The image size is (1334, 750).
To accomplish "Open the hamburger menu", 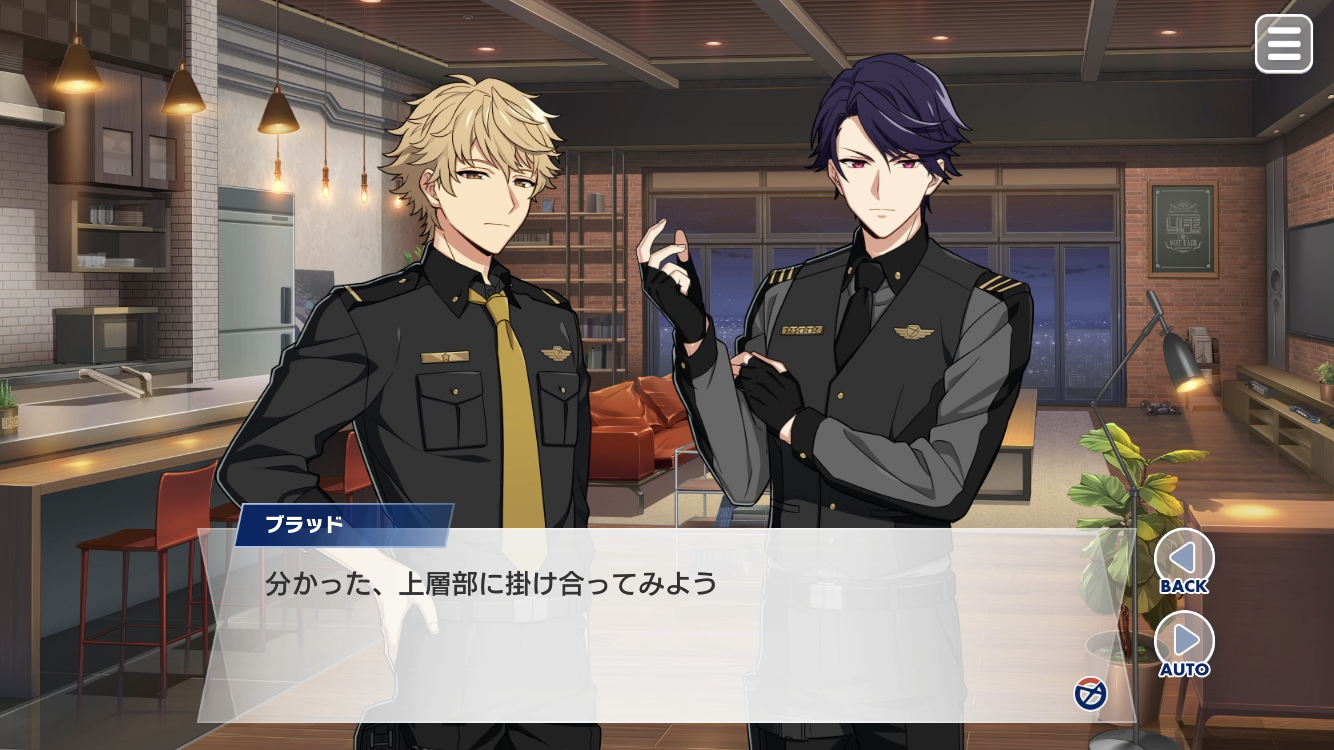I will [x=1283, y=44].
